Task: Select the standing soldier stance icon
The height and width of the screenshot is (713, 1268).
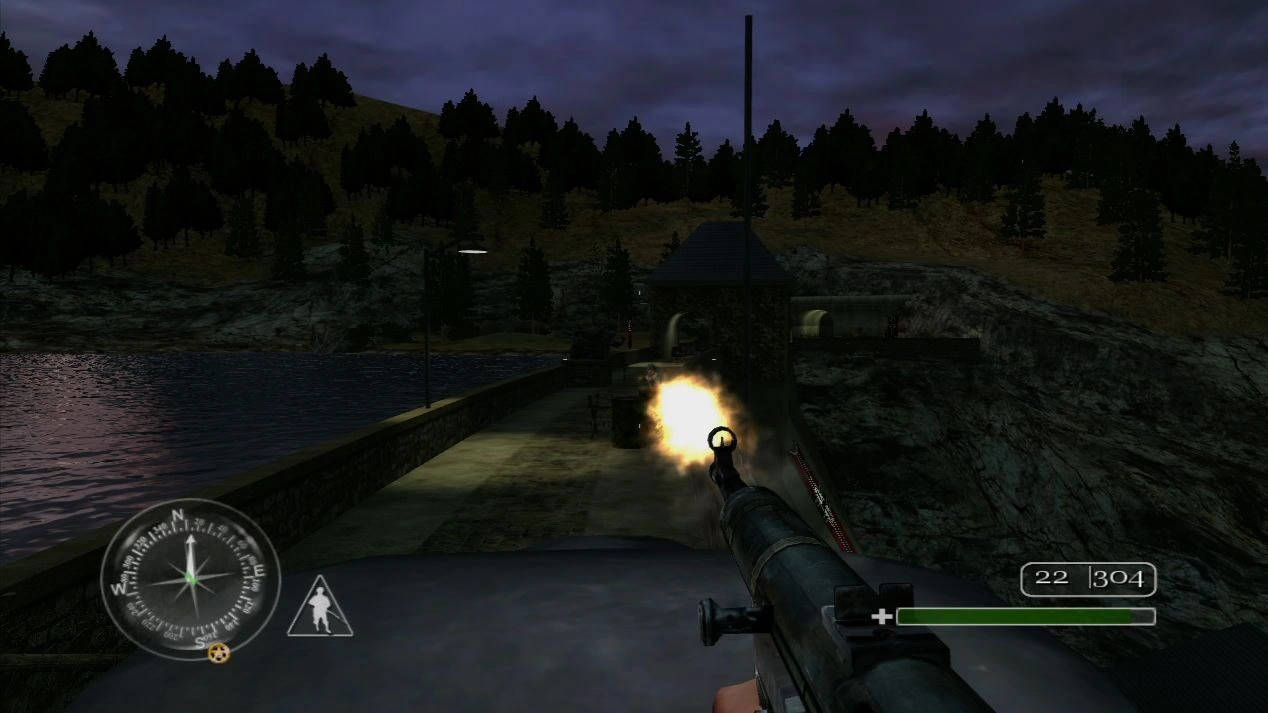Action: [x=320, y=608]
